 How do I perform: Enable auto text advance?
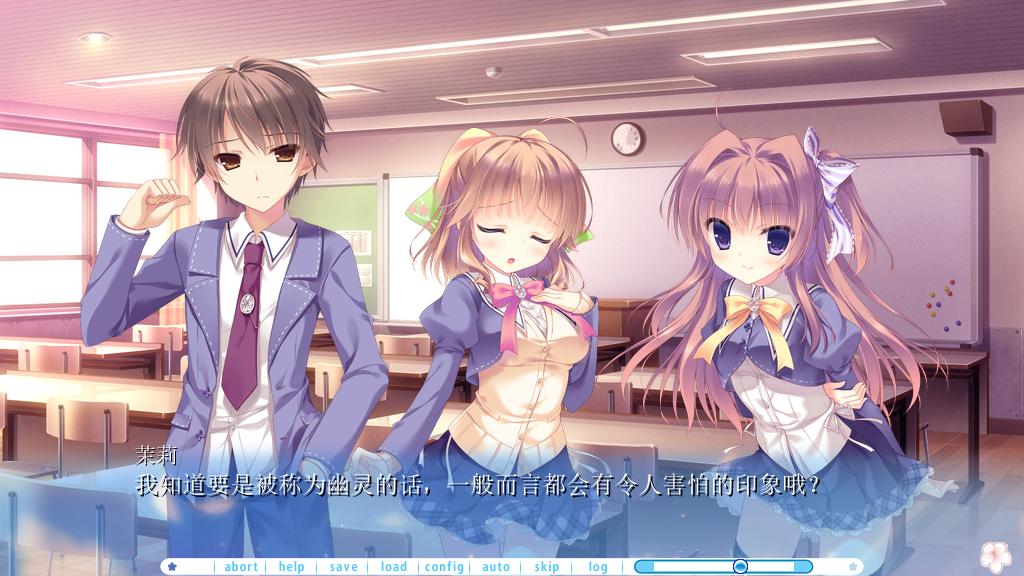(496, 567)
